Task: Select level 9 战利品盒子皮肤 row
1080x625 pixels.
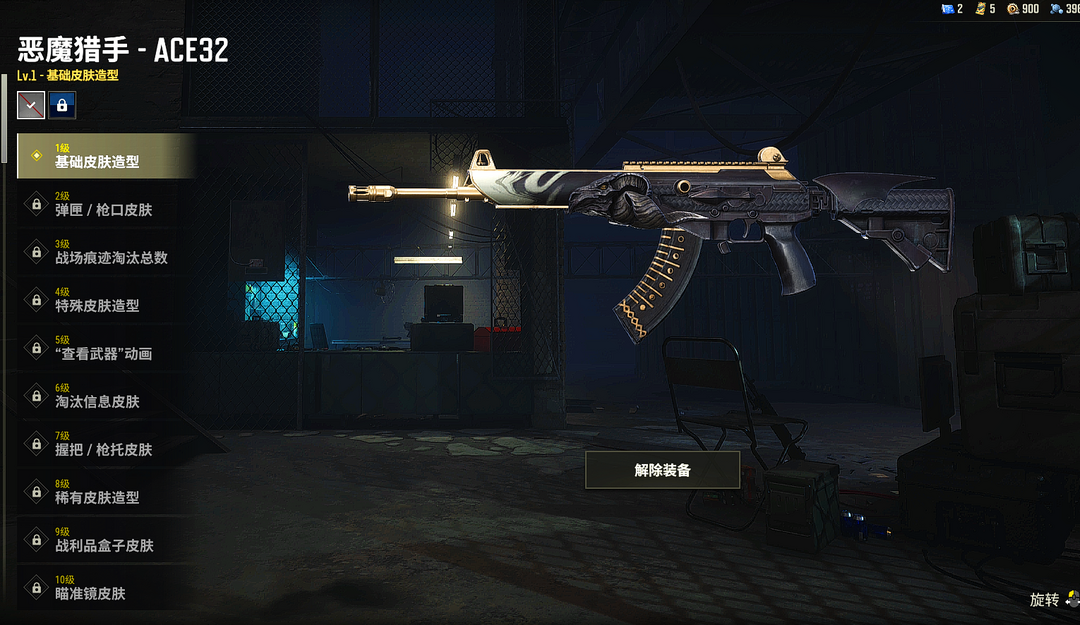Action: [x=105, y=540]
